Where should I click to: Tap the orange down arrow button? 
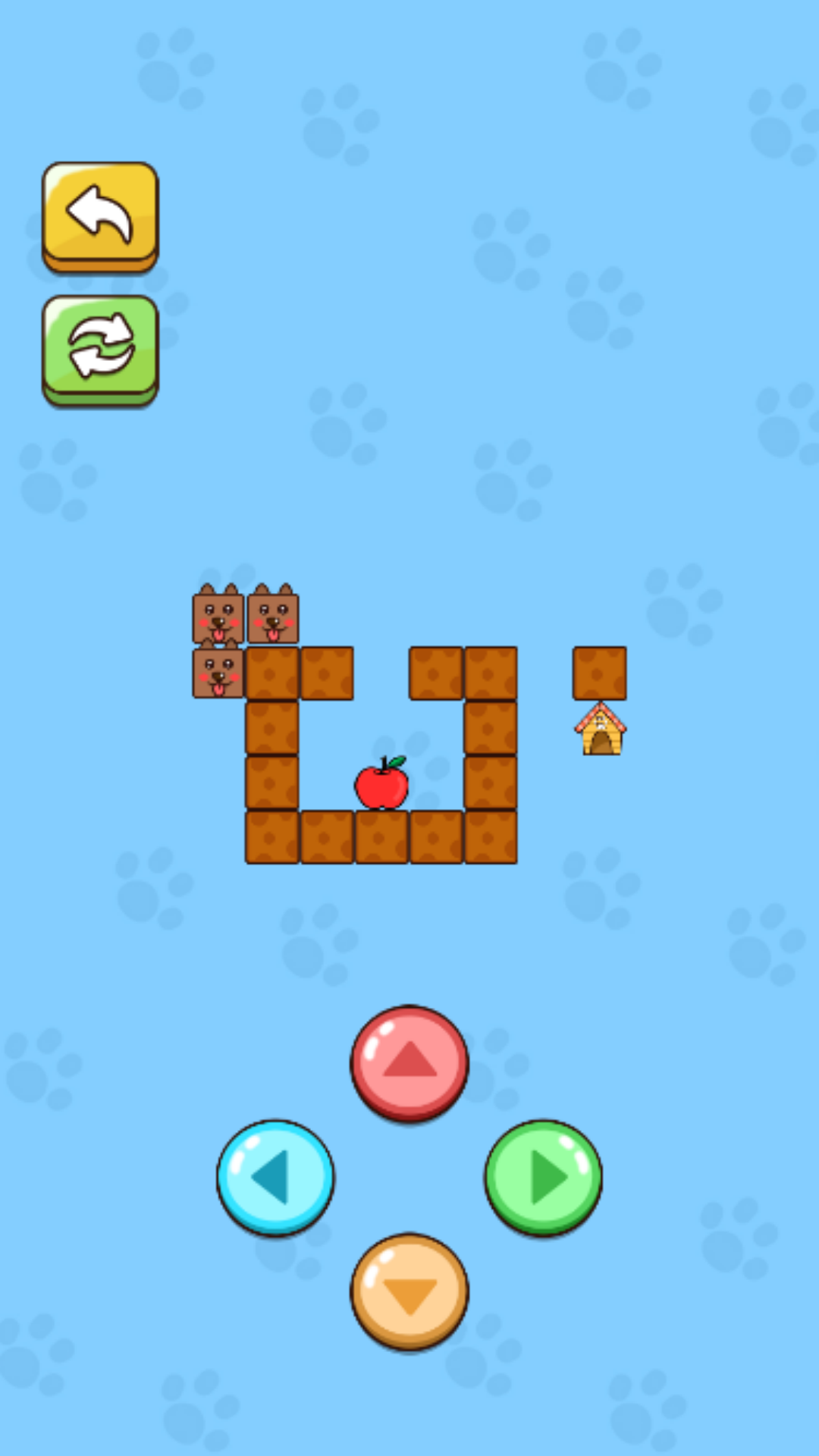(x=409, y=1291)
